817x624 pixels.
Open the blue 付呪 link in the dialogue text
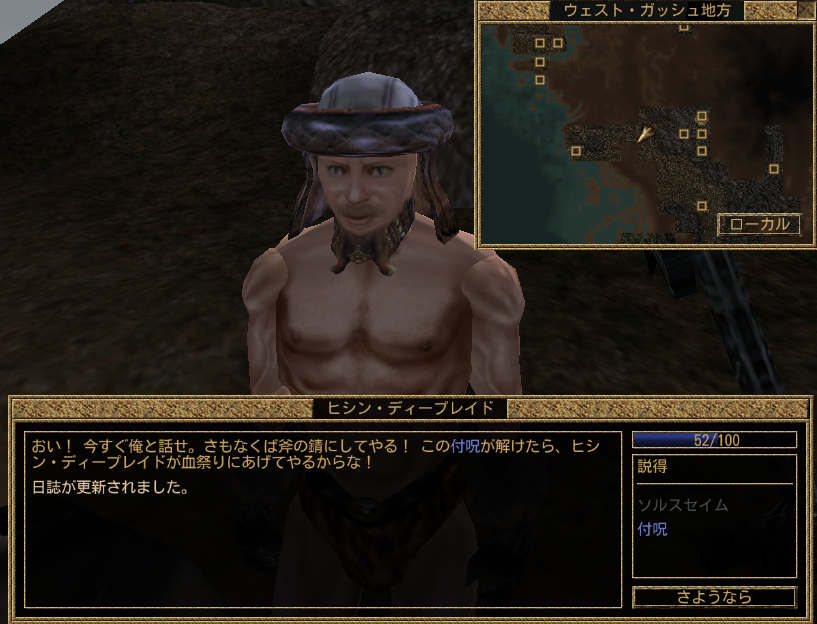(x=464, y=446)
